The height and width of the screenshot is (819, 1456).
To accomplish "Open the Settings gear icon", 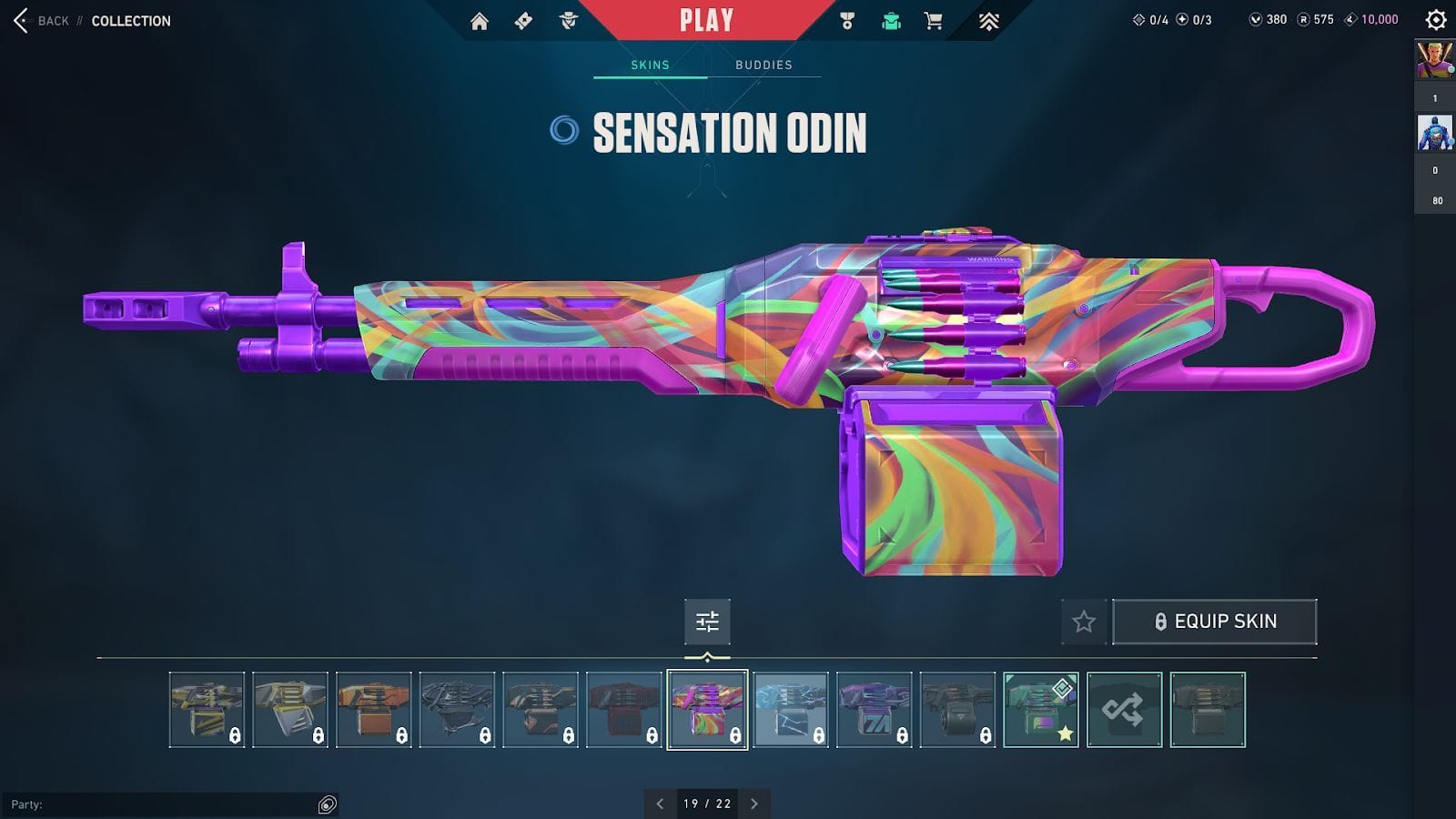I will coord(1435,19).
